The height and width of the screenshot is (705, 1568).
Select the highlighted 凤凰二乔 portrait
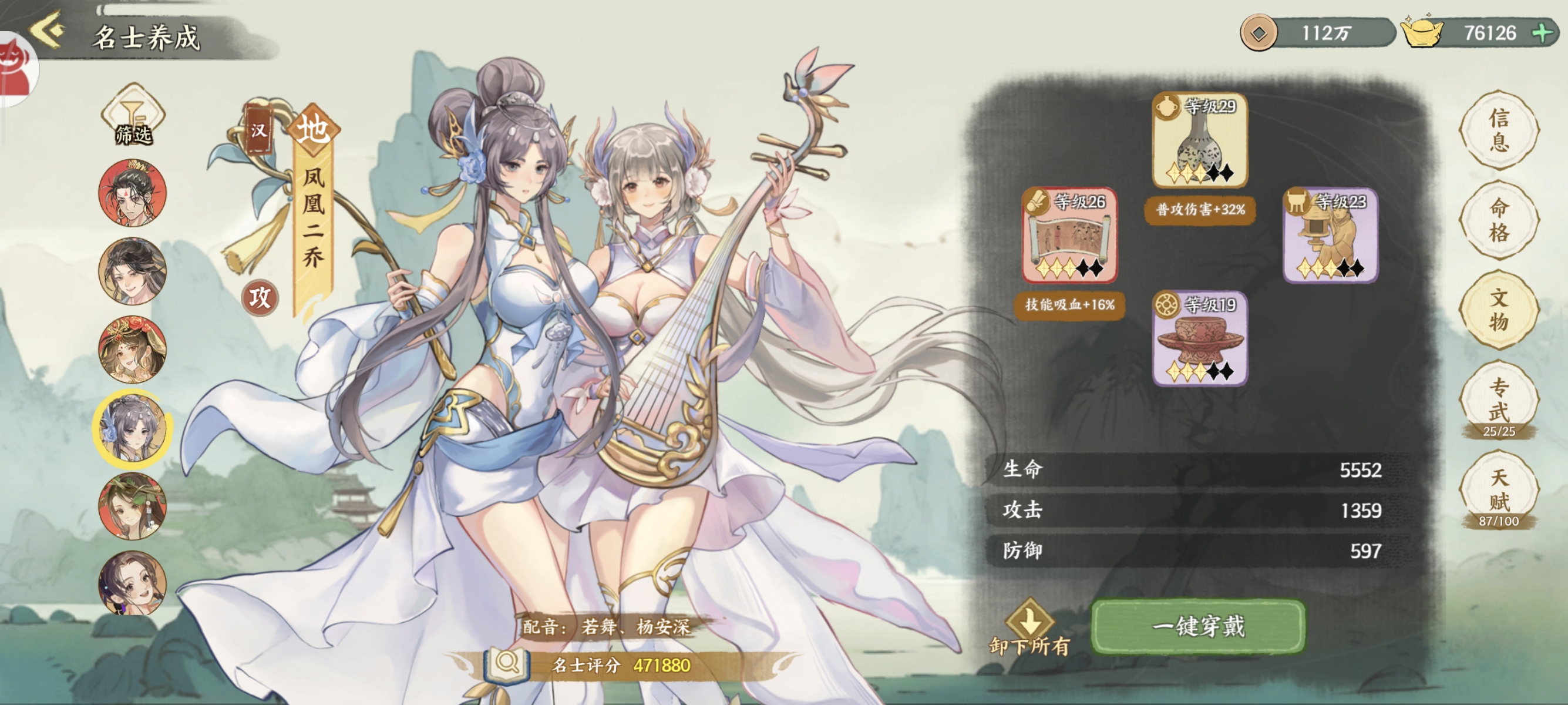(x=133, y=428)
